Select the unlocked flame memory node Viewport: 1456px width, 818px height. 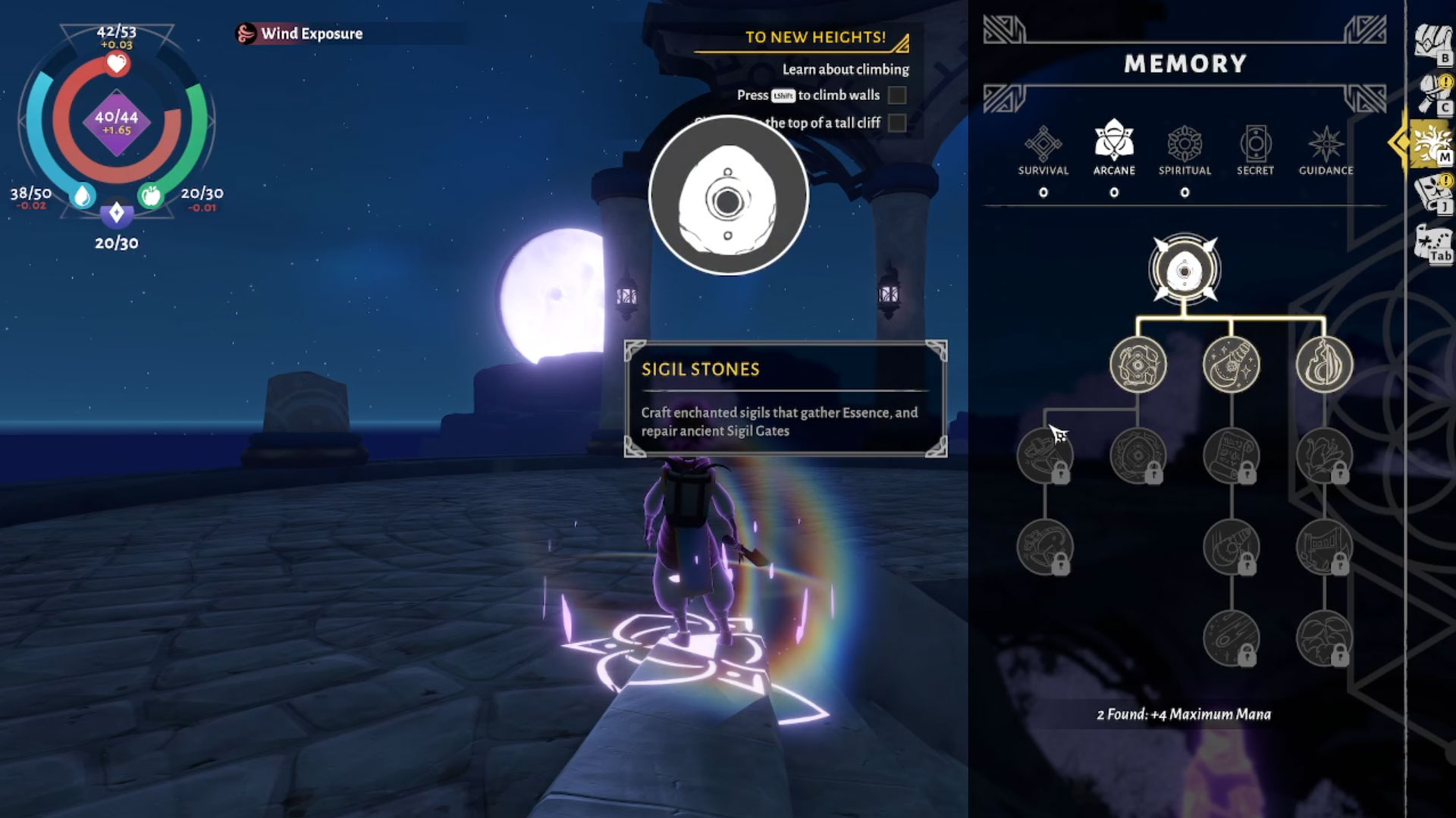pos(1324,365)
